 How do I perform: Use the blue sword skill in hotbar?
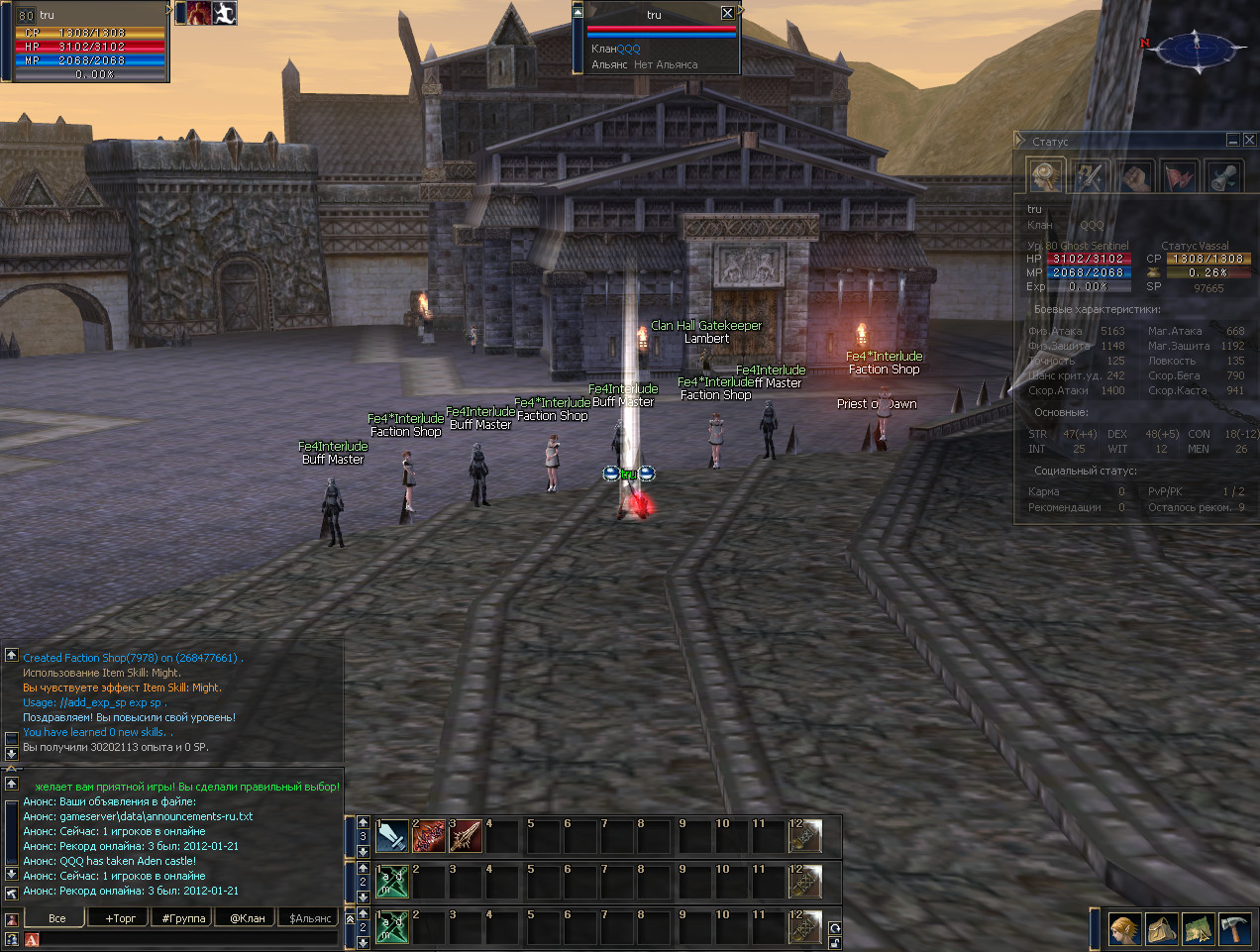[392, 836]
